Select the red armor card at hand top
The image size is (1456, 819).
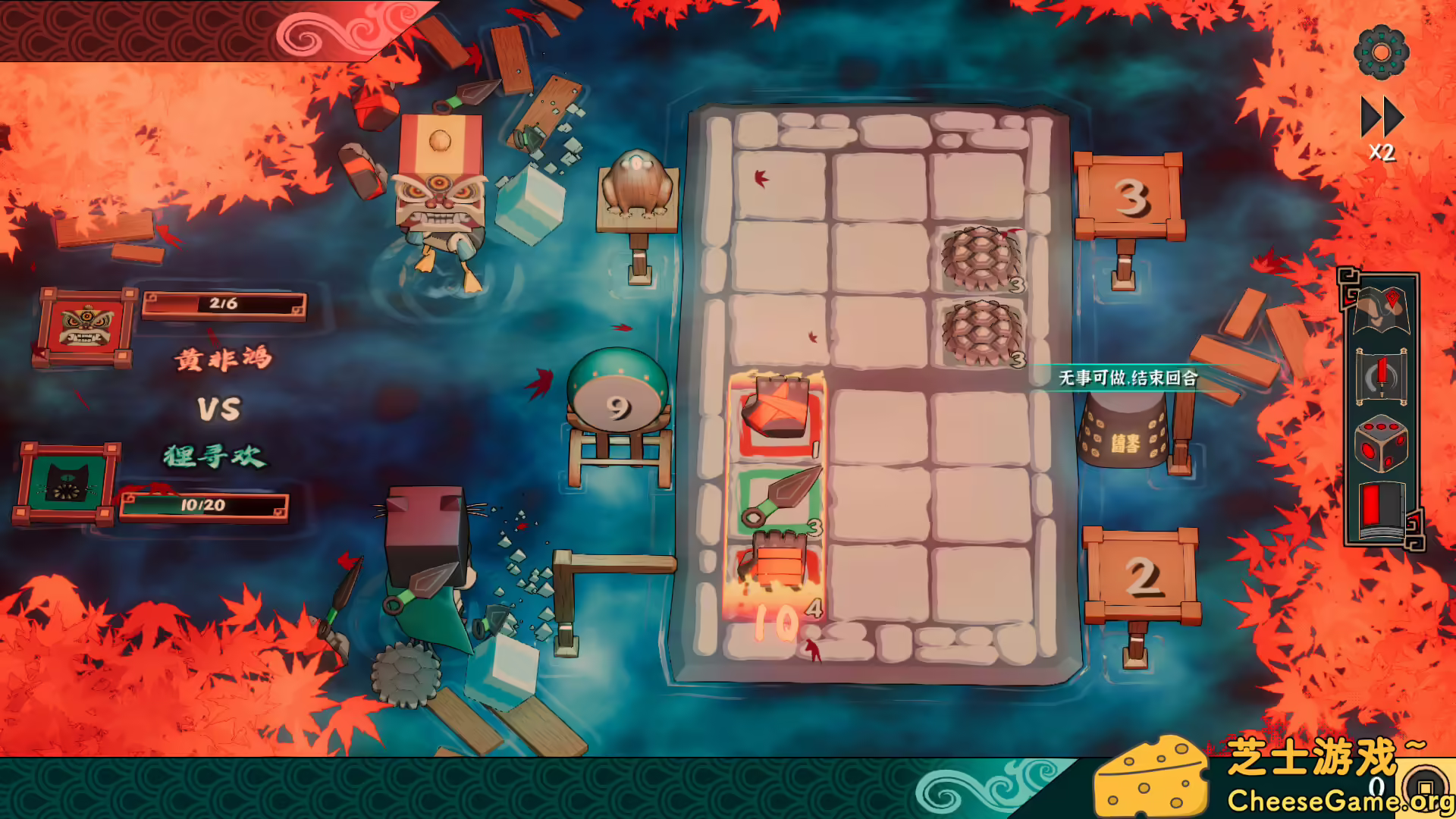click(x=777, y=409)
